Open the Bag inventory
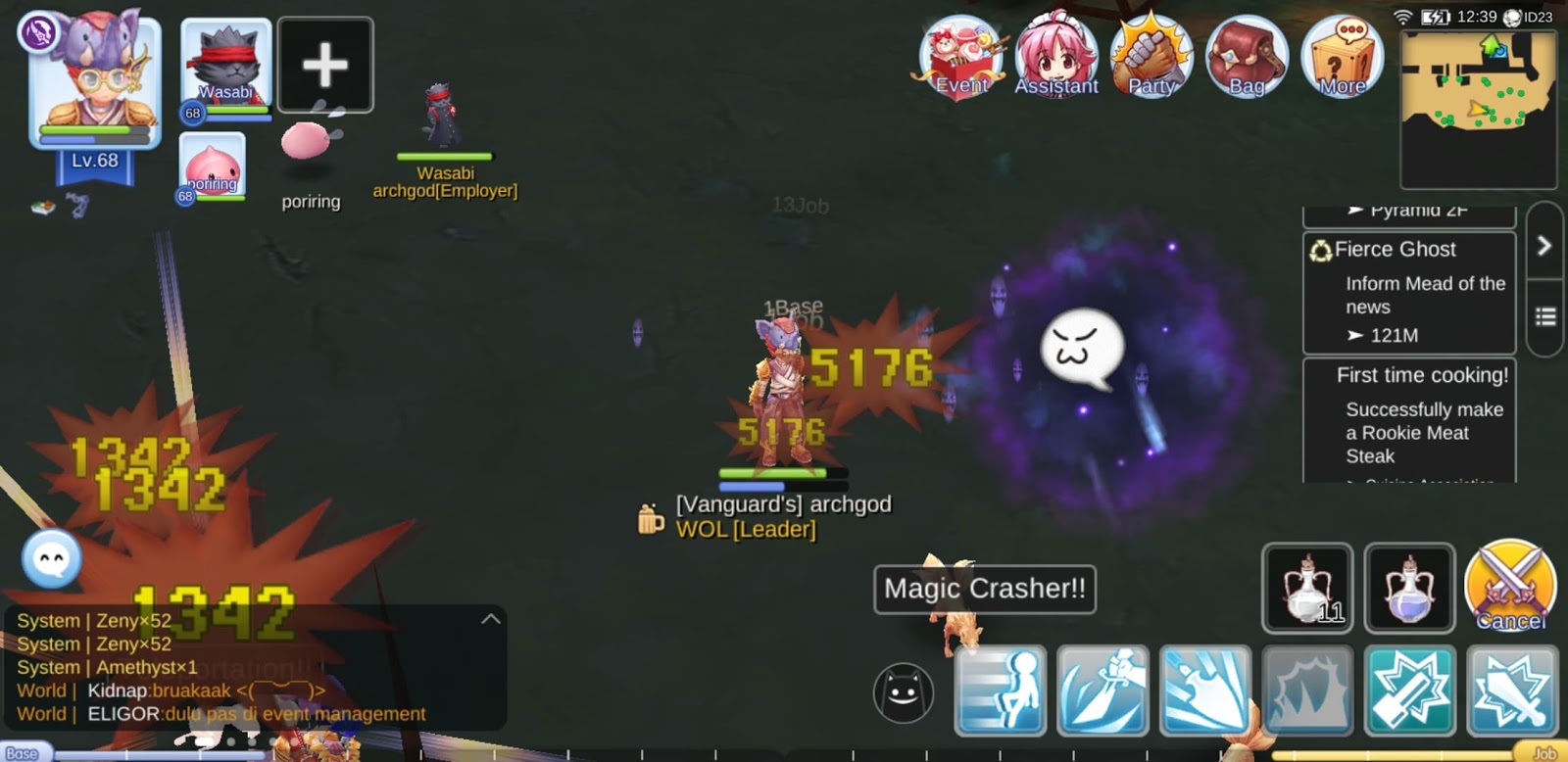 [x=1246, y=54]
